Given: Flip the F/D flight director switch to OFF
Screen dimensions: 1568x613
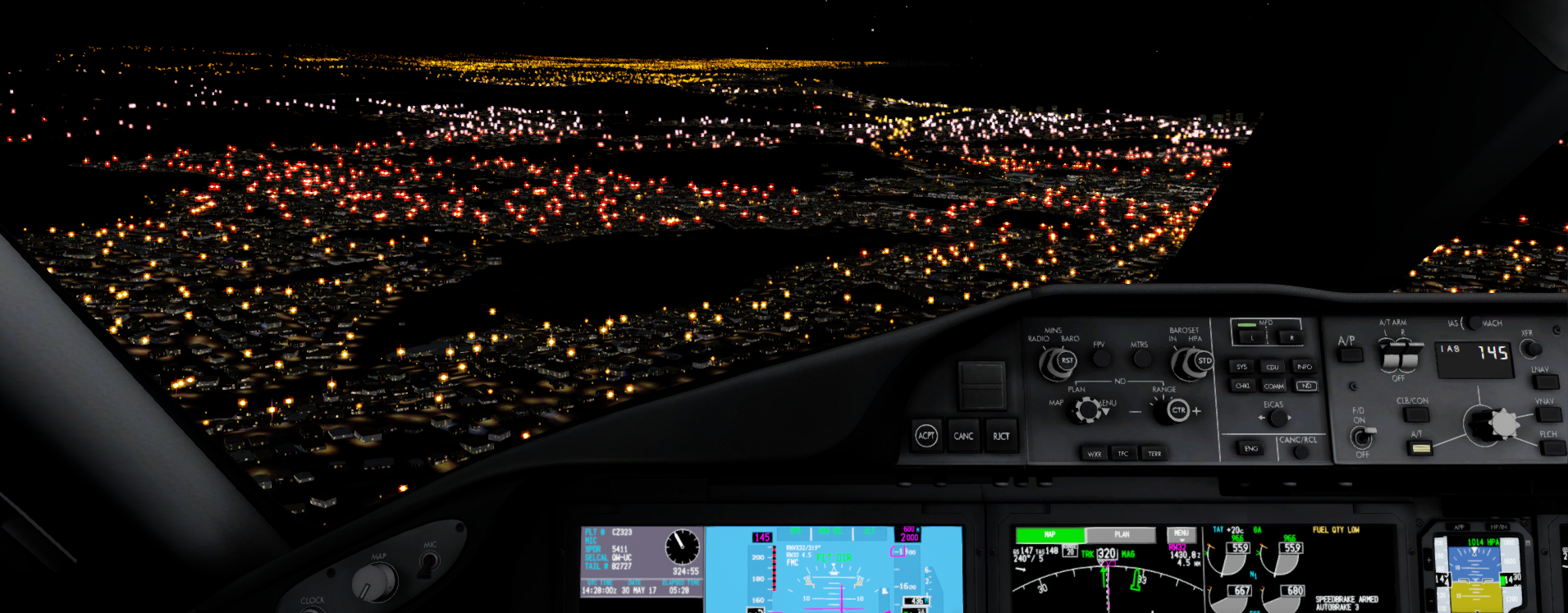Looking at the screenshot, I should coord(1363,437).
